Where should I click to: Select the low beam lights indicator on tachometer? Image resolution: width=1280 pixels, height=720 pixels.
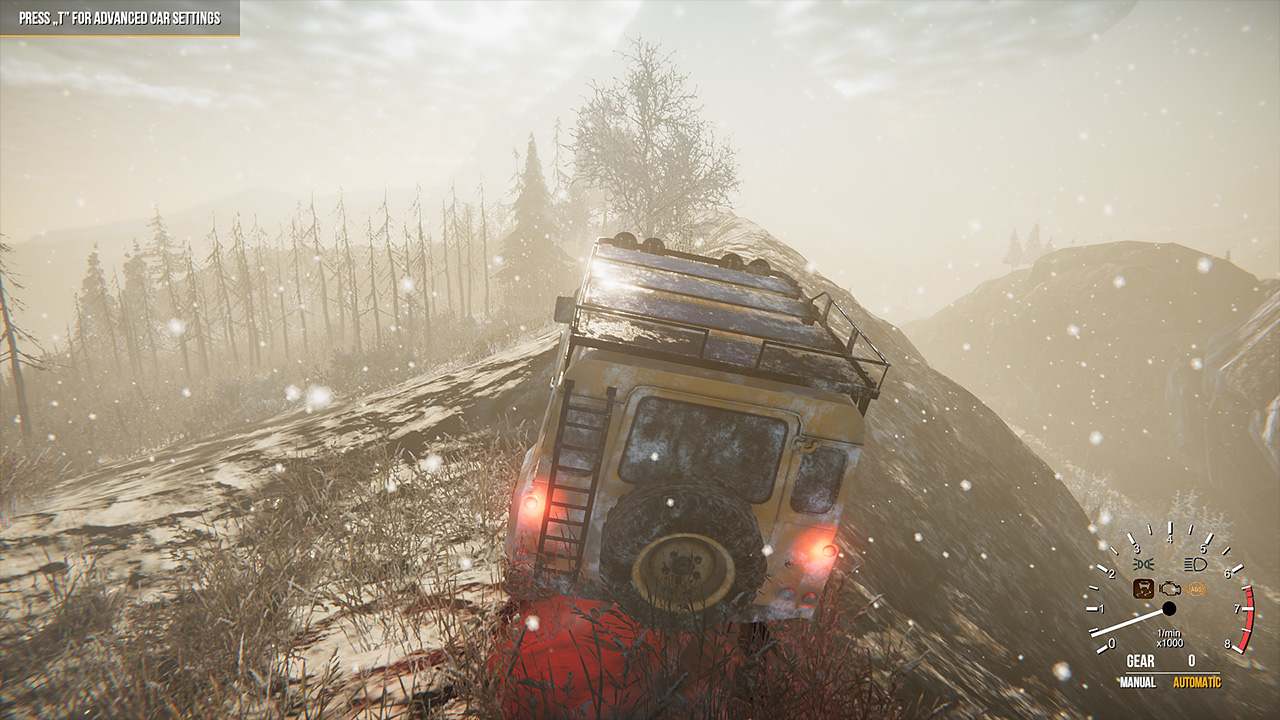[x=1142, y=562]
